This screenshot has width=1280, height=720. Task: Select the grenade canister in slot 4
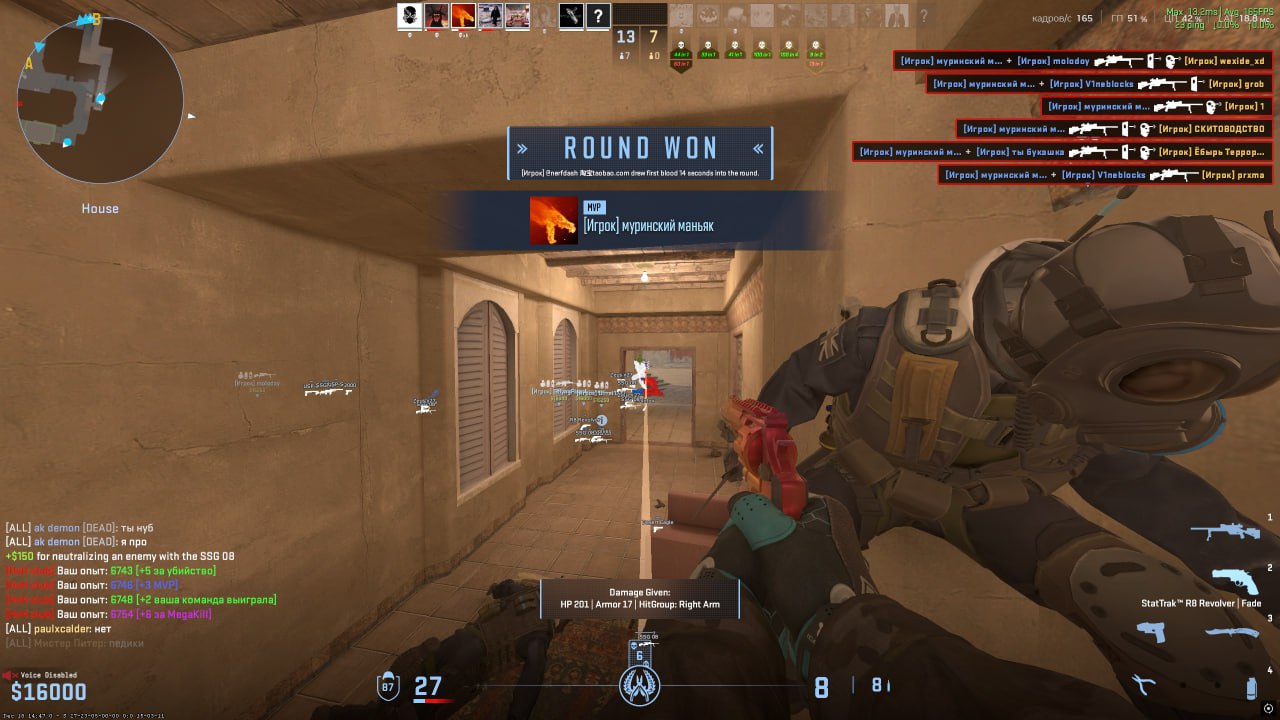[1250, 687]
